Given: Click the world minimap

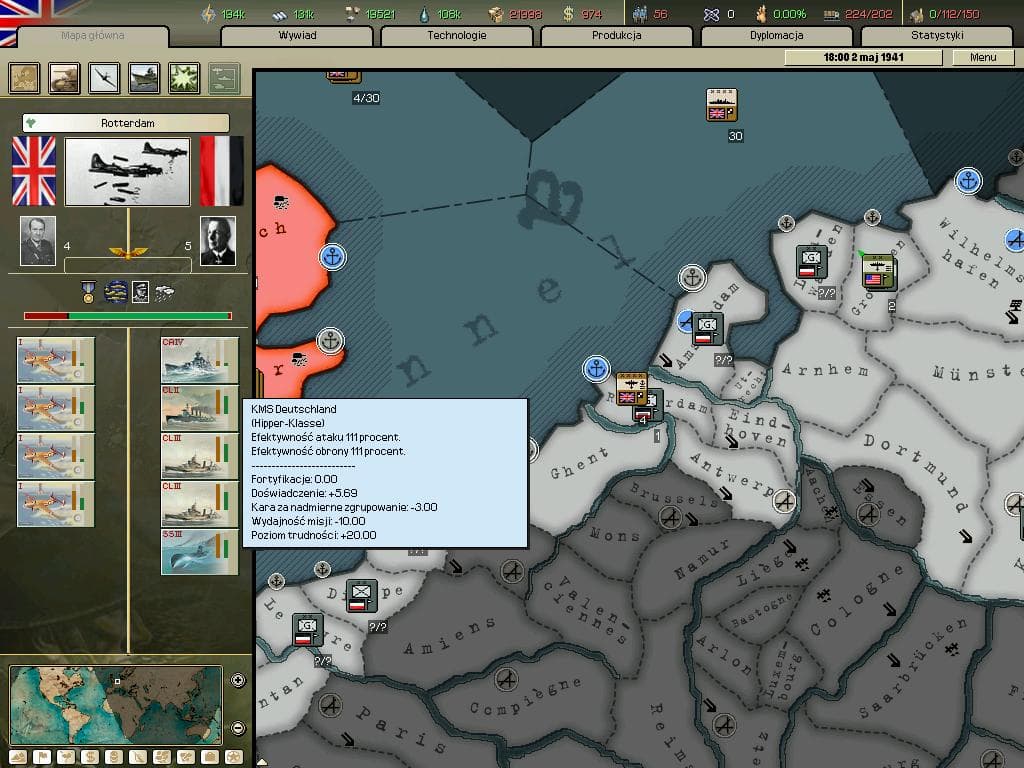Looking at the screenshot, I should click(116, 705).
